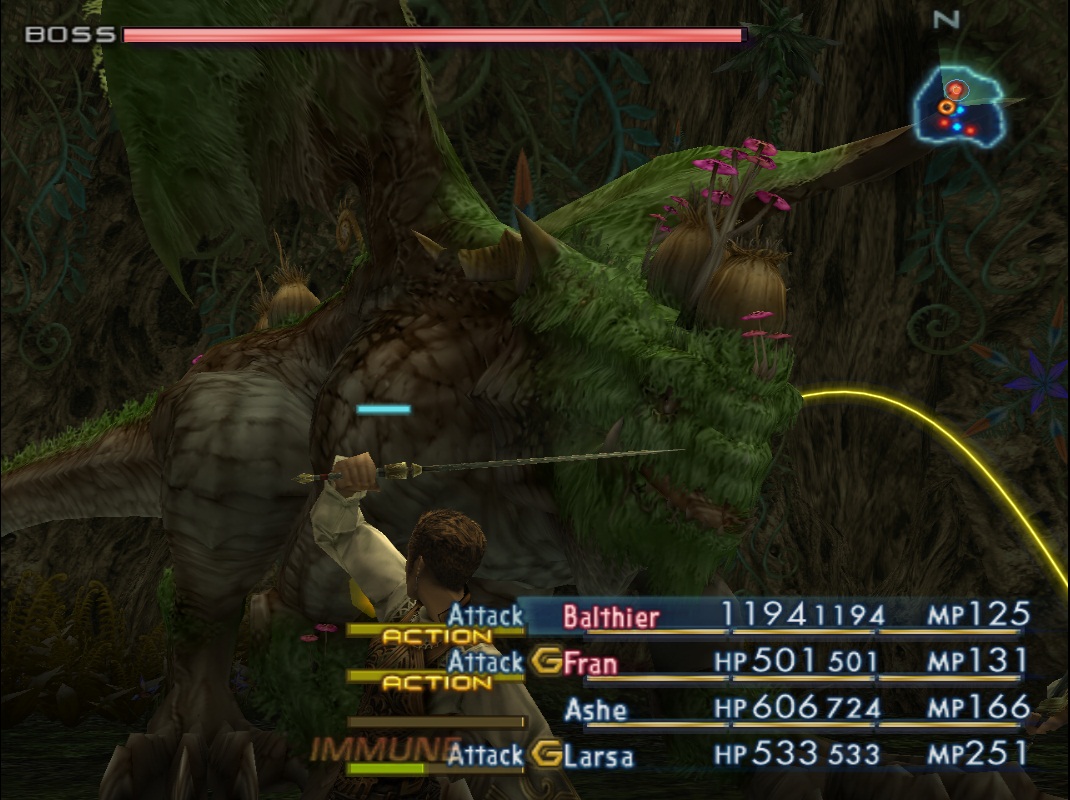Select Balthier in the party list
The image size is (1070, 800).
pos(610,616)
